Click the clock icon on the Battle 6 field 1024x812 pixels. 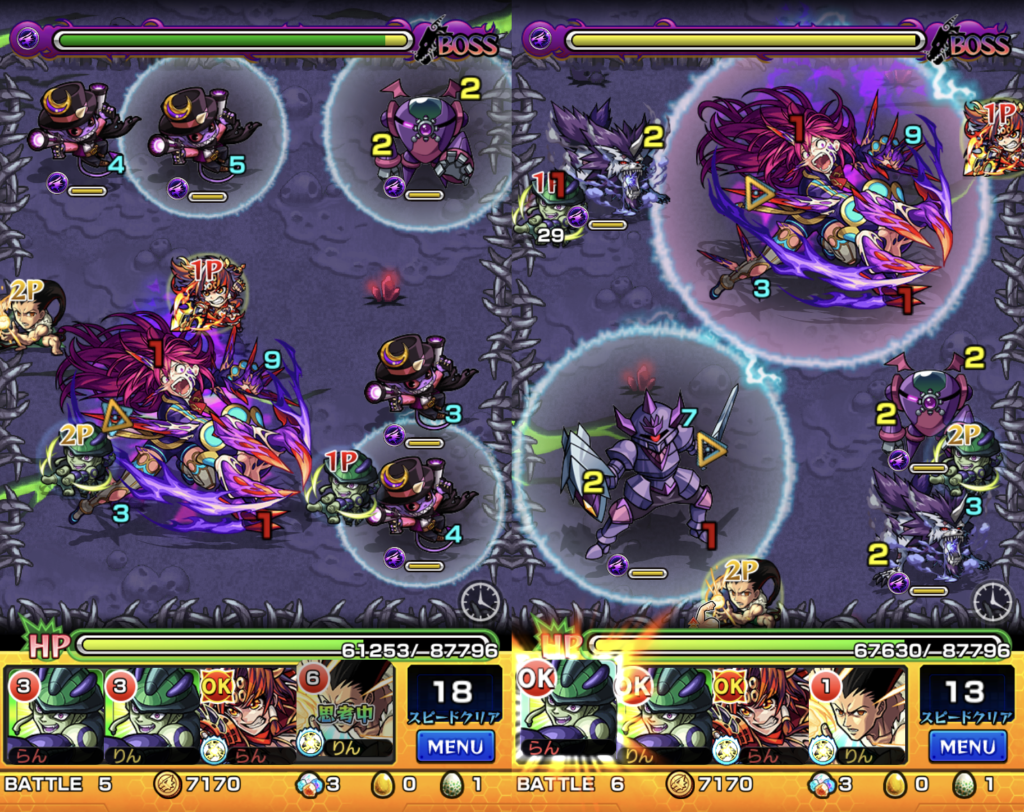click(x=992, y=600)
